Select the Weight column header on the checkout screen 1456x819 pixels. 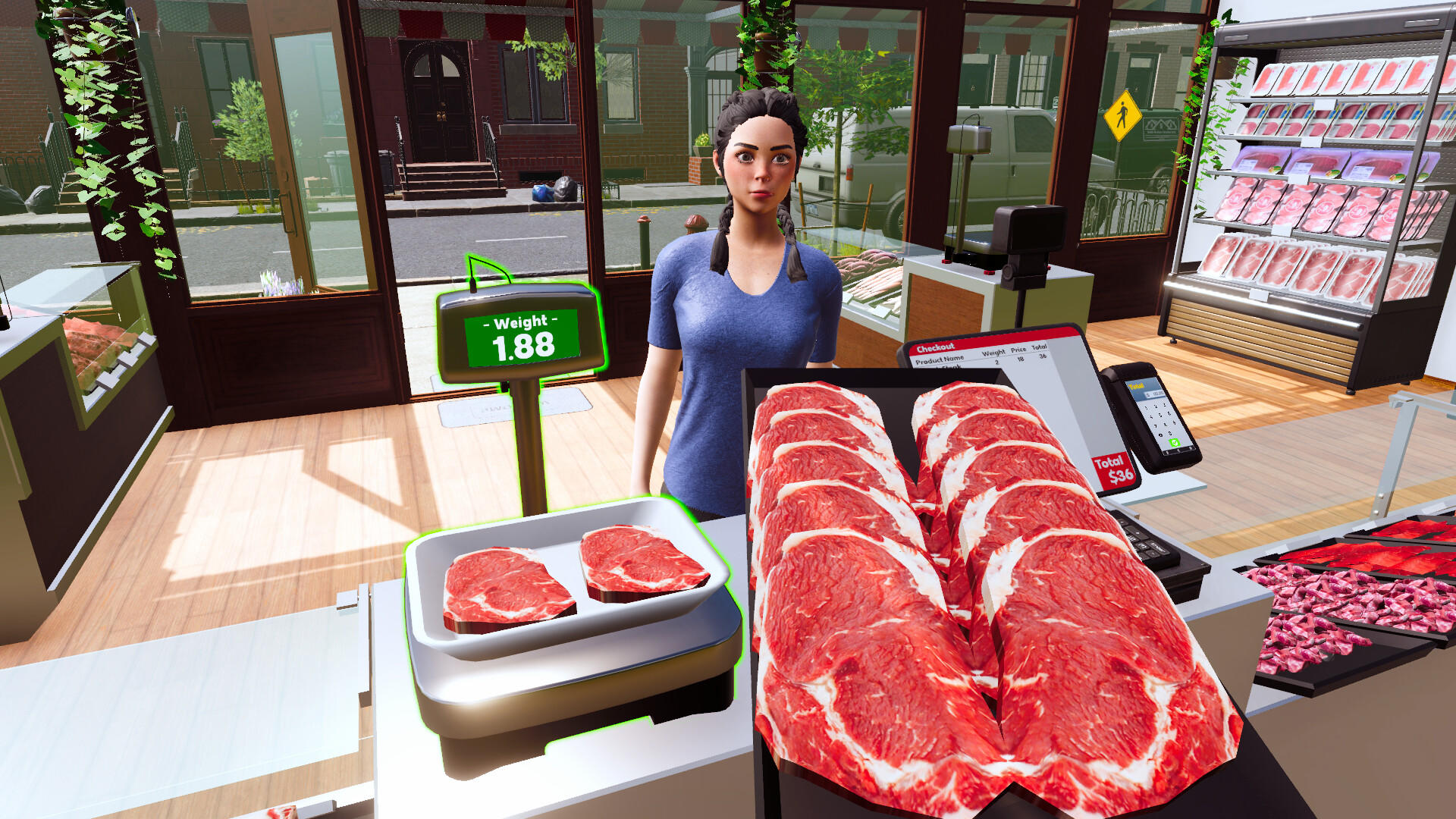993,353
